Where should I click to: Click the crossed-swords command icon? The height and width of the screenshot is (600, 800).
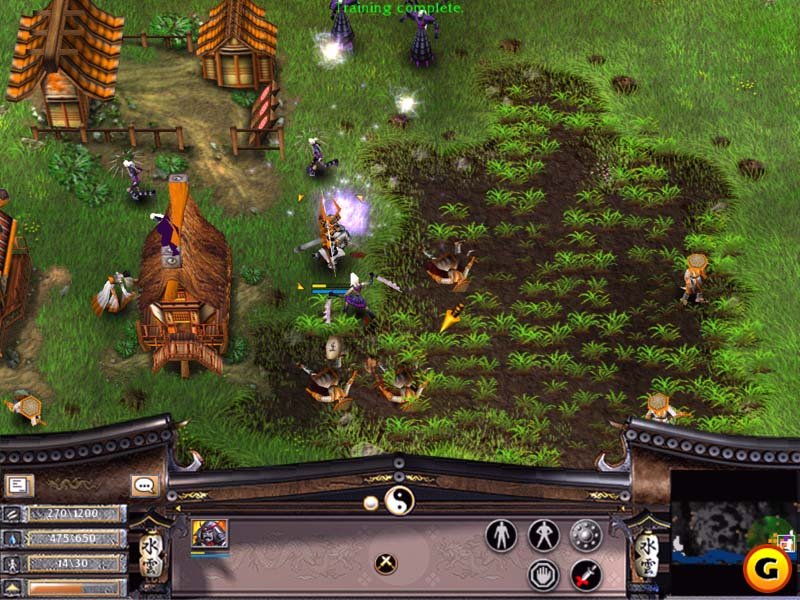coord(386,563)
